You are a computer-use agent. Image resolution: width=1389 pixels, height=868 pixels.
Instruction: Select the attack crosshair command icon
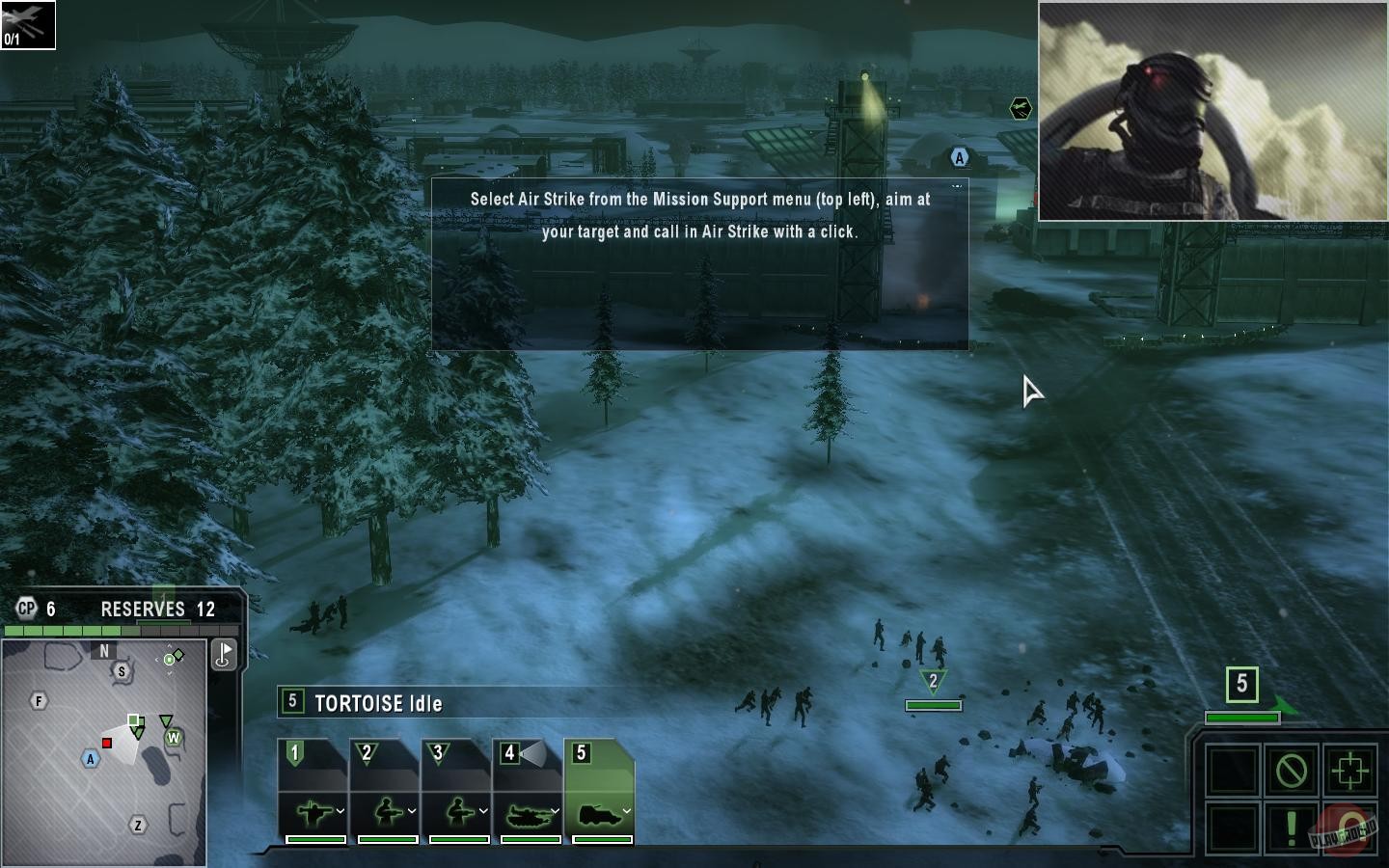(1349, 769)
